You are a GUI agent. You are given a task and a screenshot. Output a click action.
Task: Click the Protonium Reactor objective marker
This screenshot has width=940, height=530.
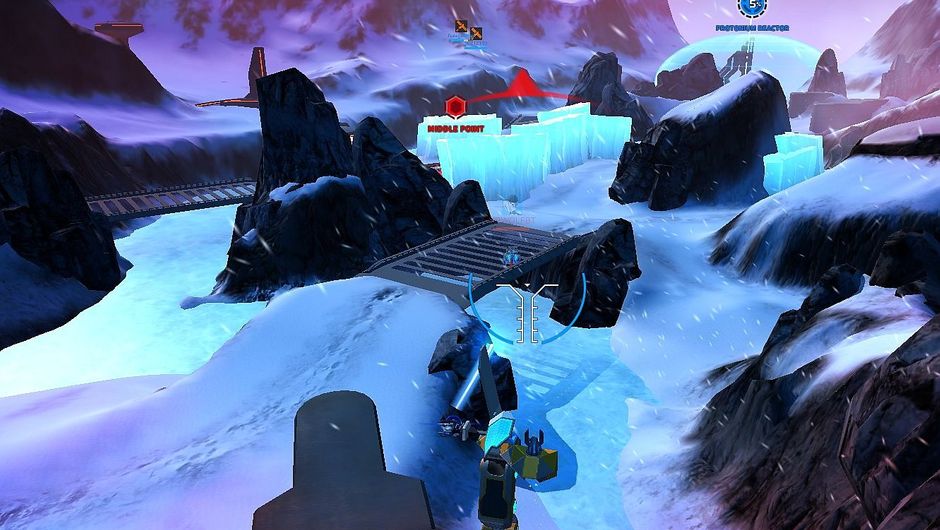point(752,8)
